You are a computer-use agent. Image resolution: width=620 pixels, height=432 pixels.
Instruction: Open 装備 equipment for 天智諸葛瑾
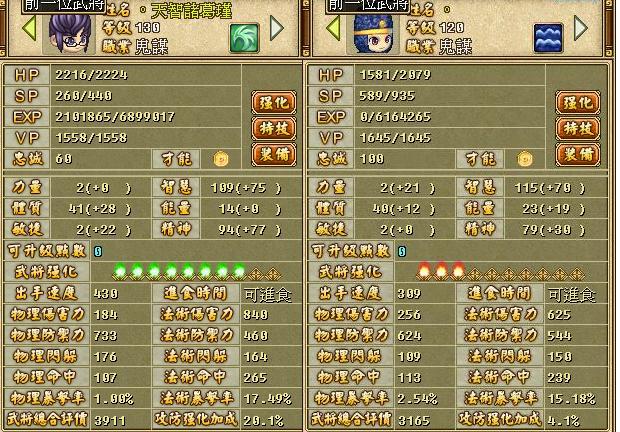coord(272,155)
